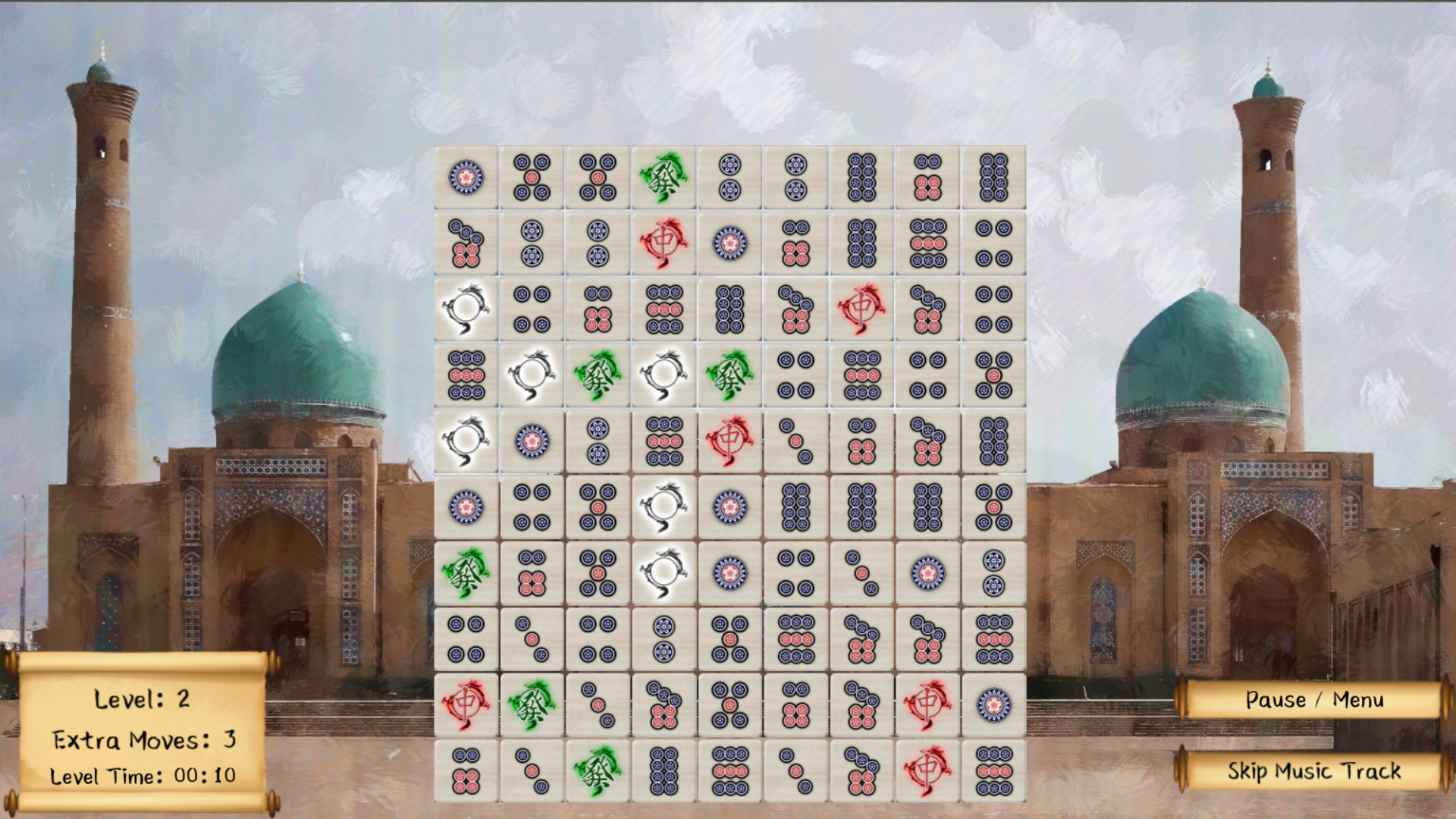Select the red dragon tile in the bottom row

[925, 767]
